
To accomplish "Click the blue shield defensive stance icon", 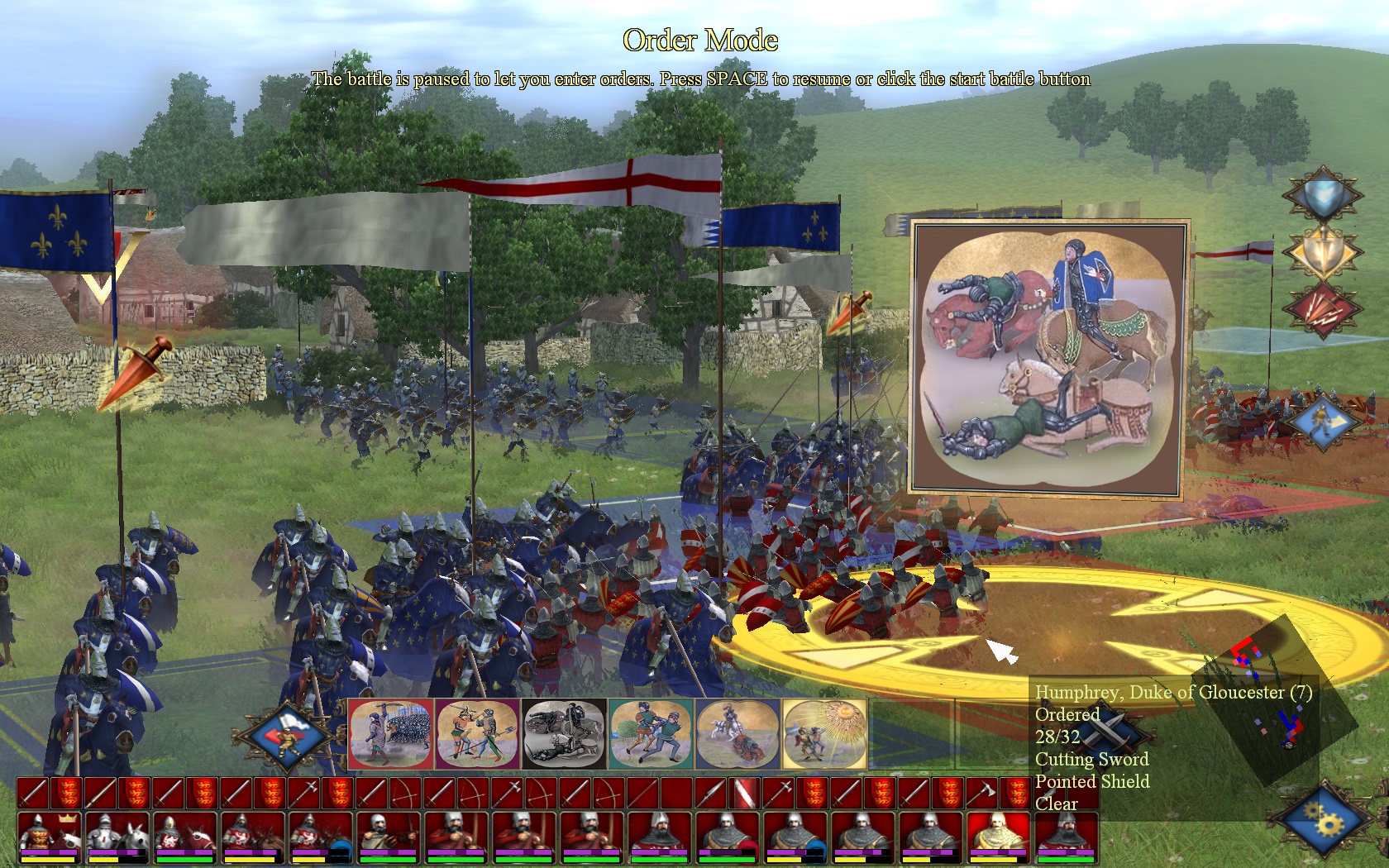I will [1321, 198].
